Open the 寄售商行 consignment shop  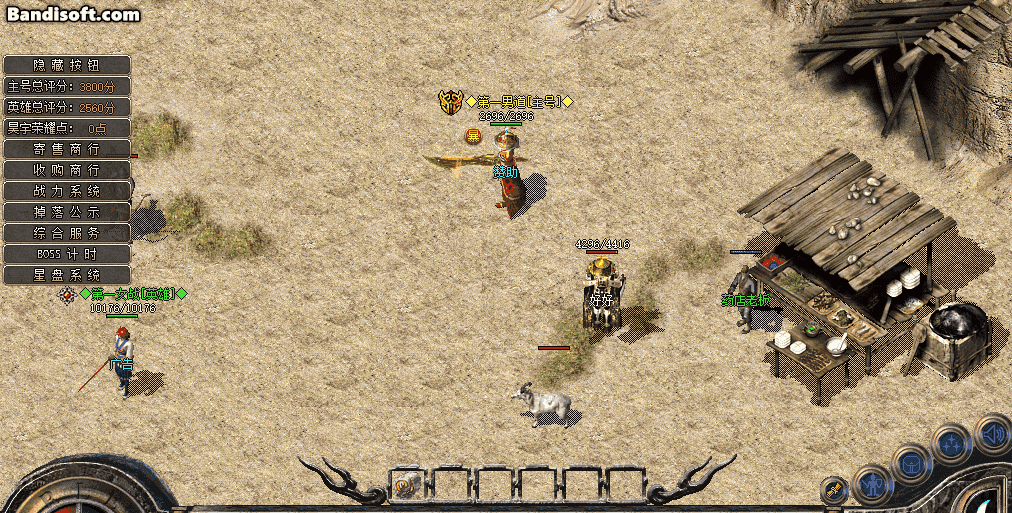tap(67, 148)
